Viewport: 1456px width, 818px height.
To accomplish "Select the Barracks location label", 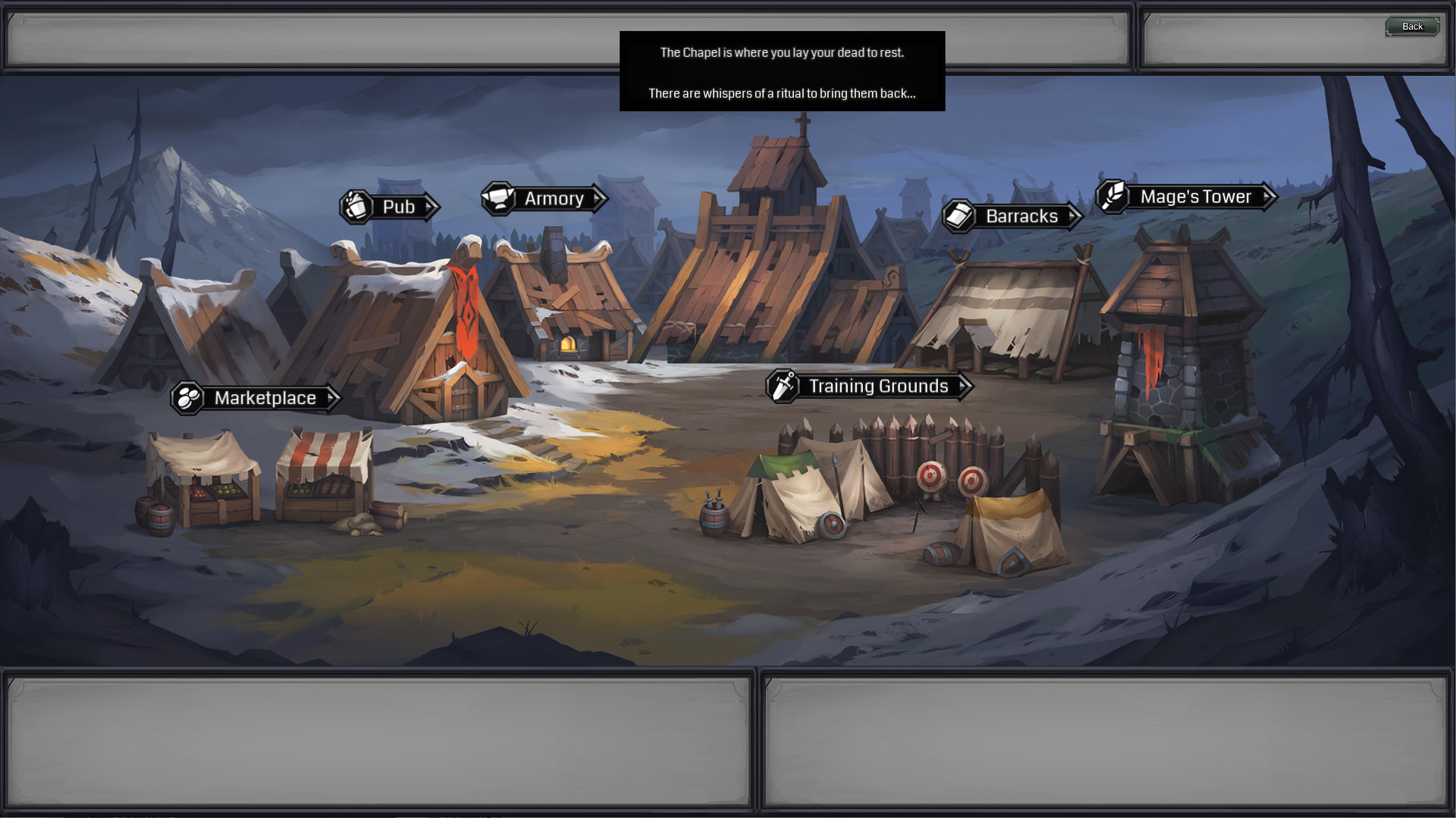I will tap(1021, 216).
